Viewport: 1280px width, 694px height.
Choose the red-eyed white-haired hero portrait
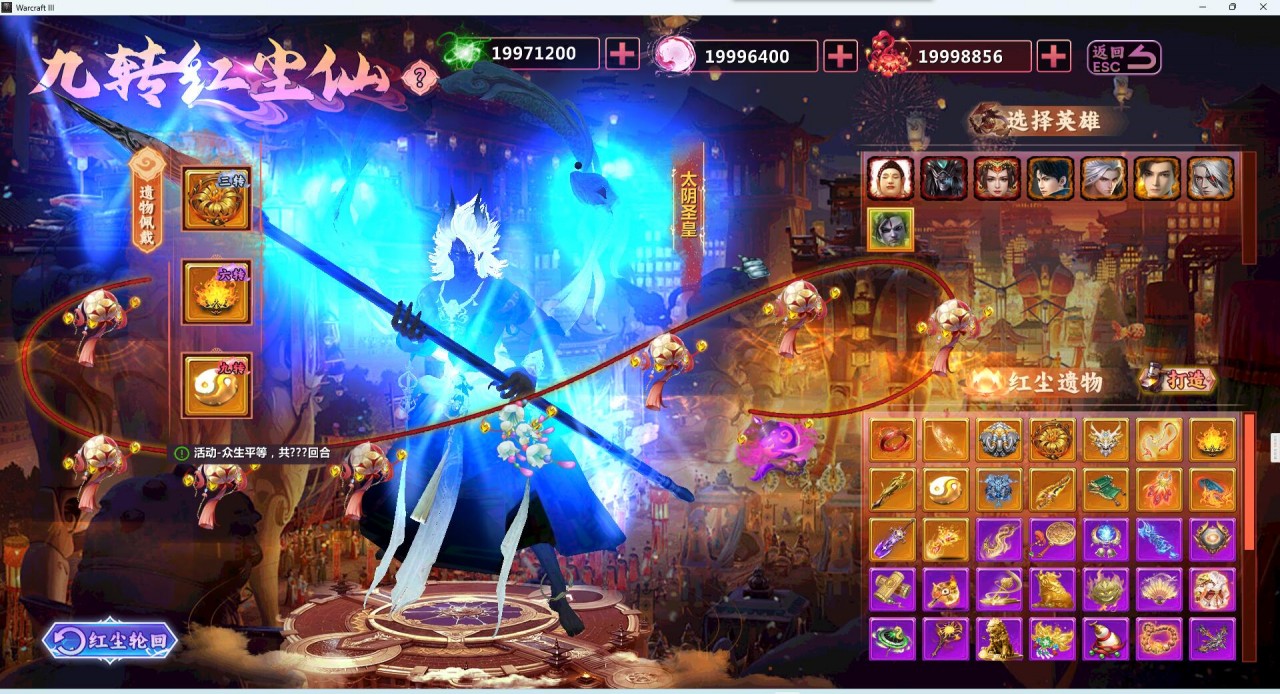pos(1210,178)
